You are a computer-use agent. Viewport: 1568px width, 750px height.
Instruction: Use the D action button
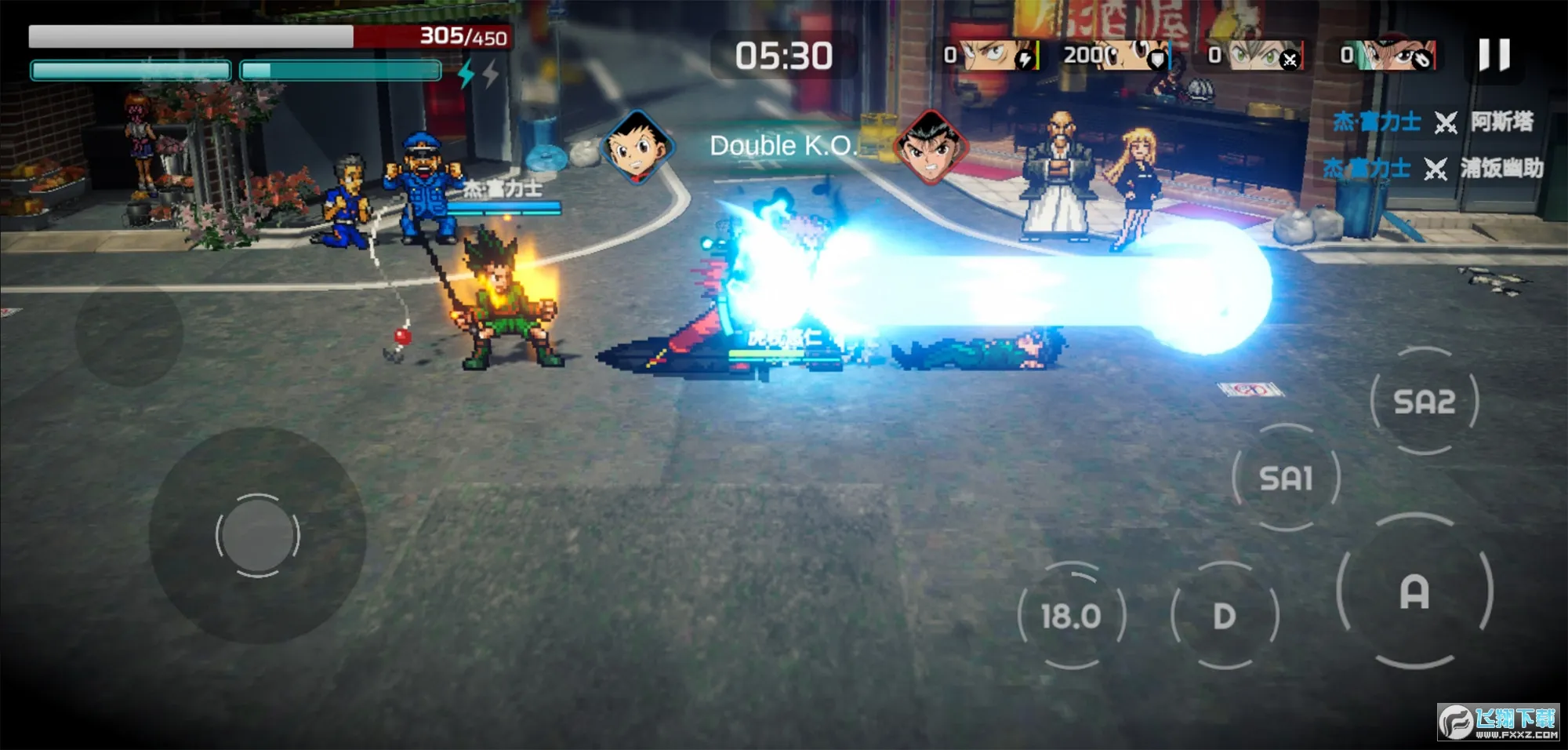[1224, 616]
